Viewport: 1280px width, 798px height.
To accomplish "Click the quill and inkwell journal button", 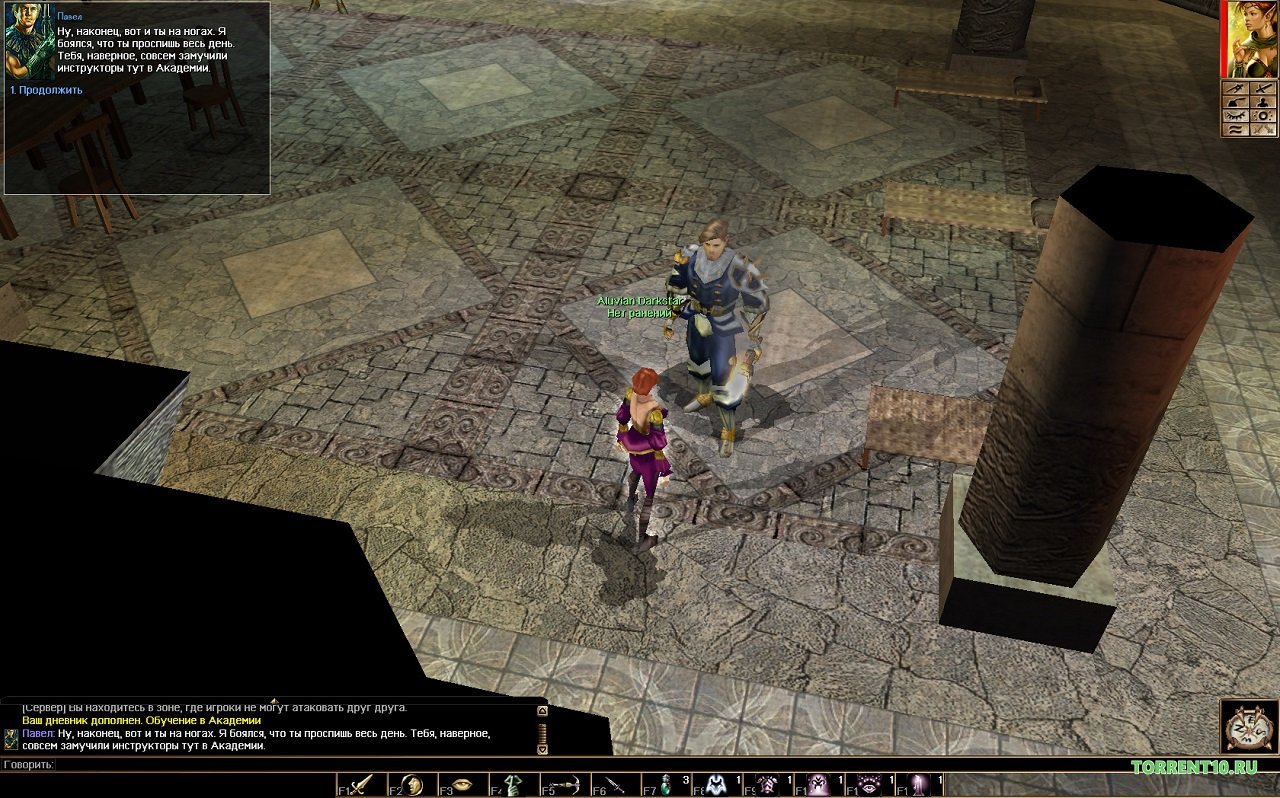I will click(x=1234, y=101).
